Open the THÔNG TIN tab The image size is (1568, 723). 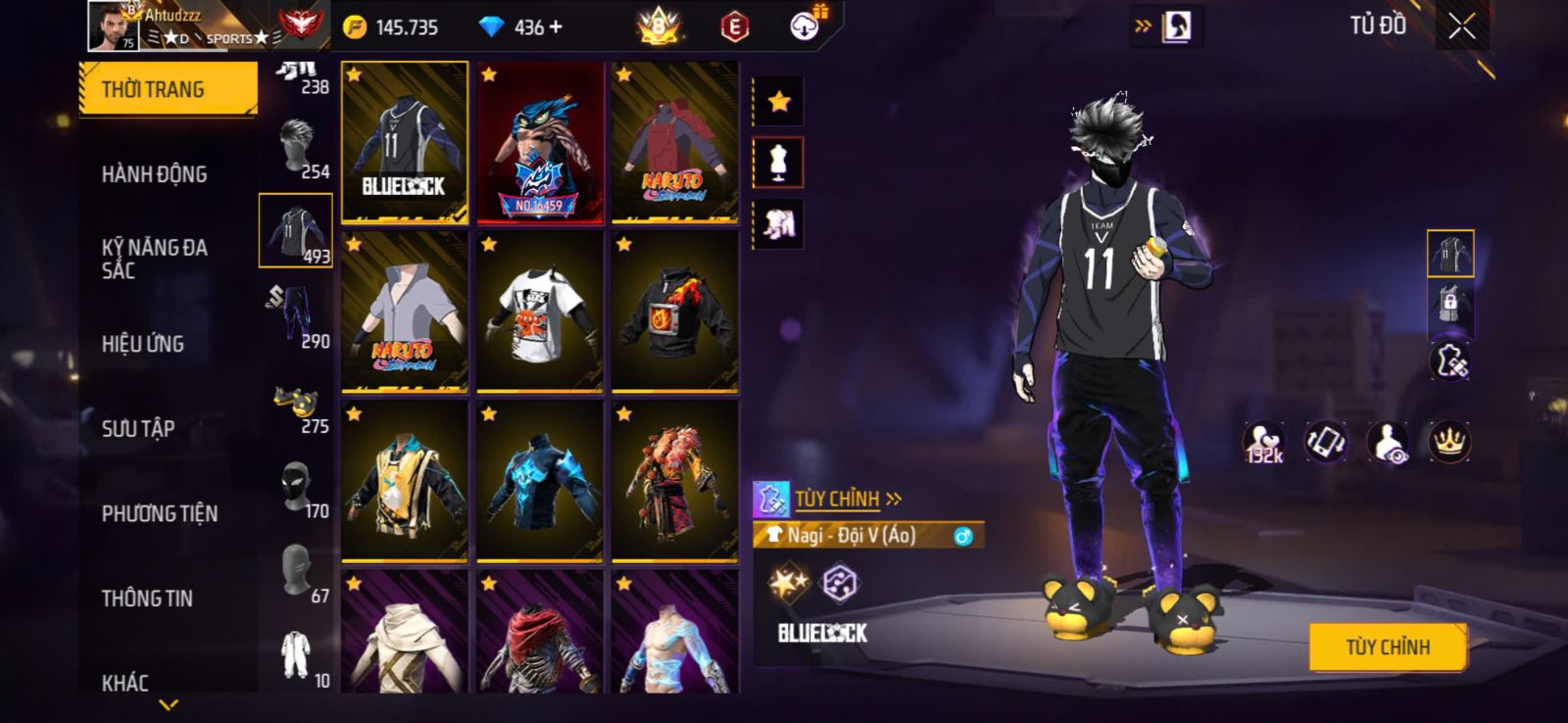(147, 599)
